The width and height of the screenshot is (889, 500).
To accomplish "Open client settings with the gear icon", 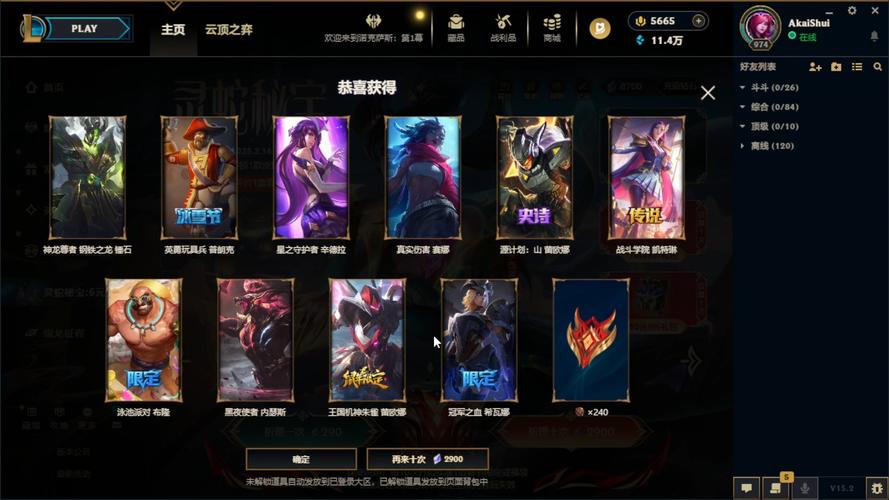I will [852, 10].
